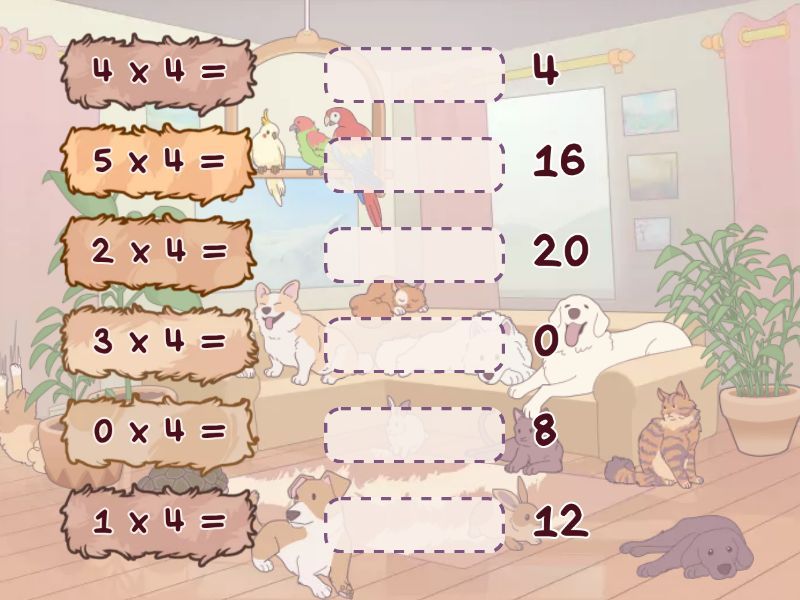Choose the dashed slot beside answer 12

coord(414,524)
